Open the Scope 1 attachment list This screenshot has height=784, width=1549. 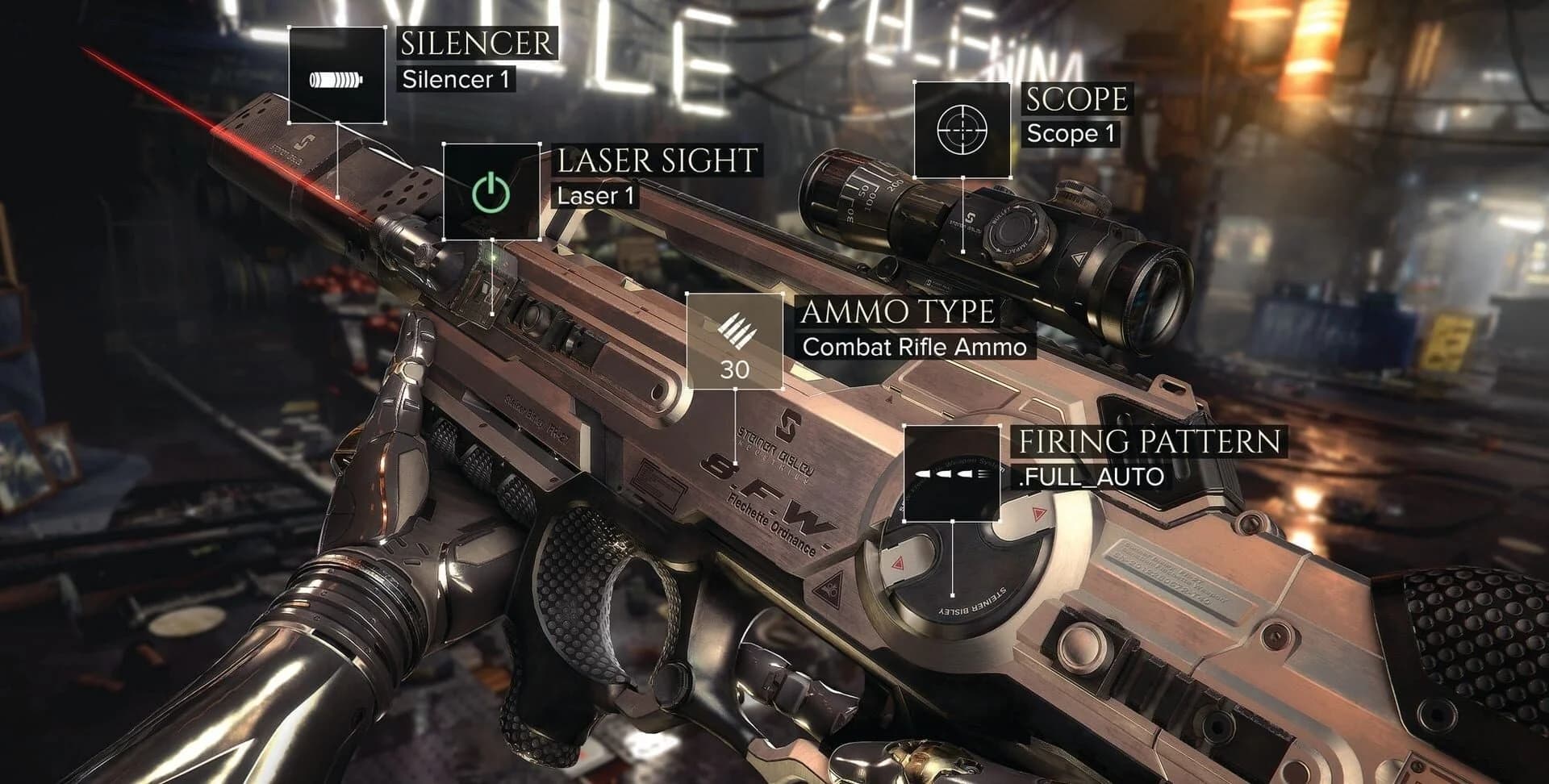tap(963, 129)
